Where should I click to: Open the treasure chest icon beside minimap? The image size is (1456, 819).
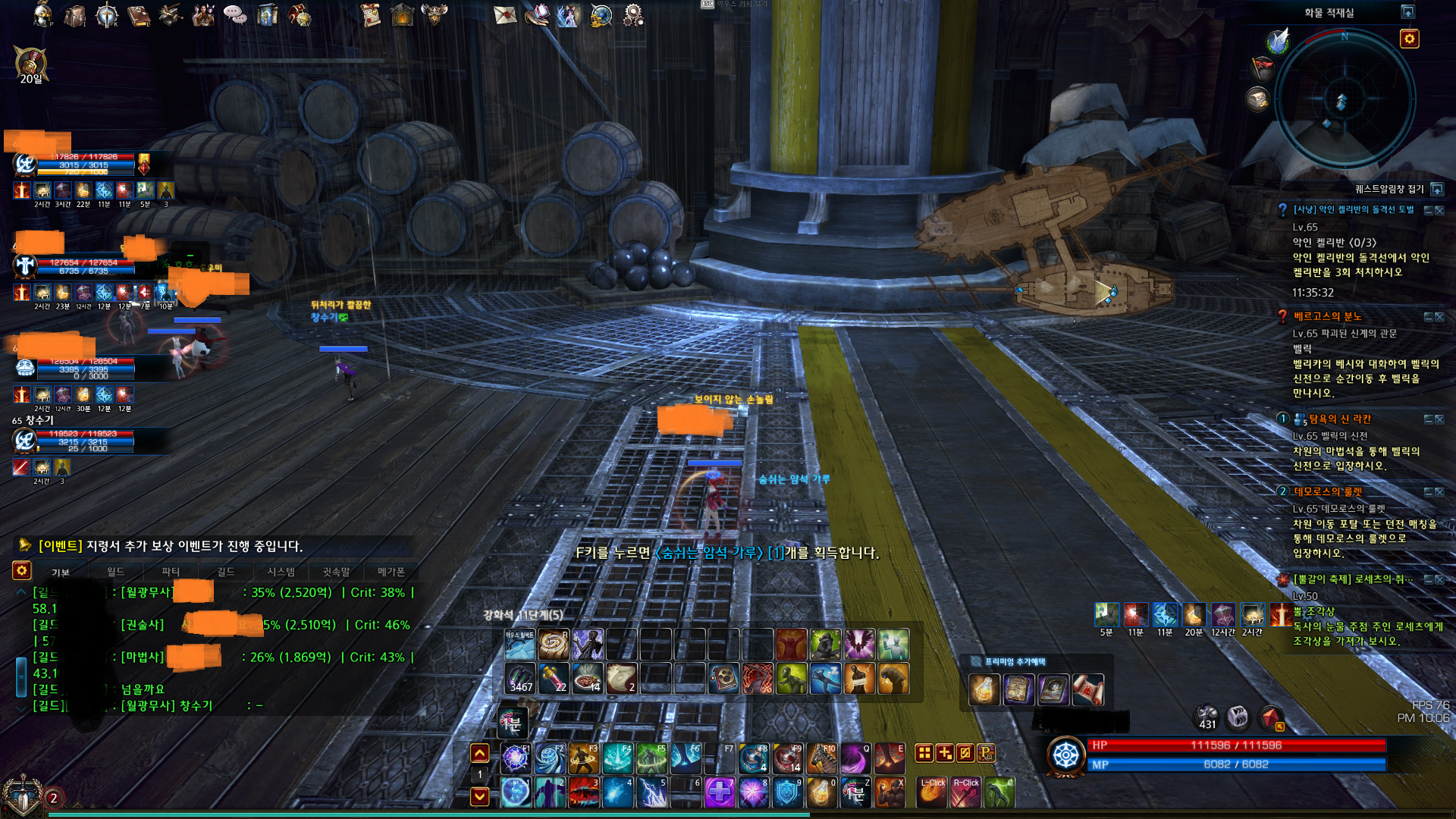pyautogui.click(x=1258, y=99)
